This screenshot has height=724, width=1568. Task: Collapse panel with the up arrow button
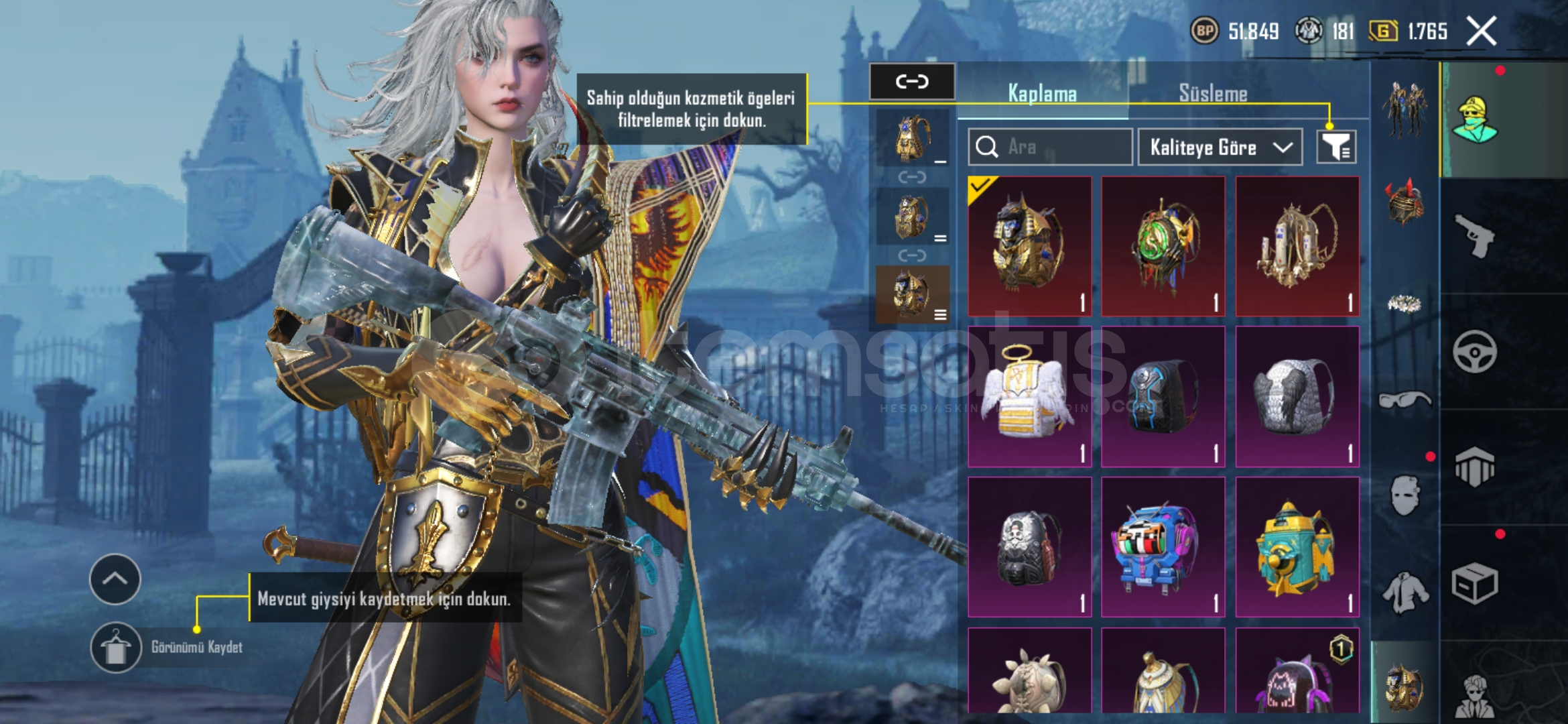[115, 579]
